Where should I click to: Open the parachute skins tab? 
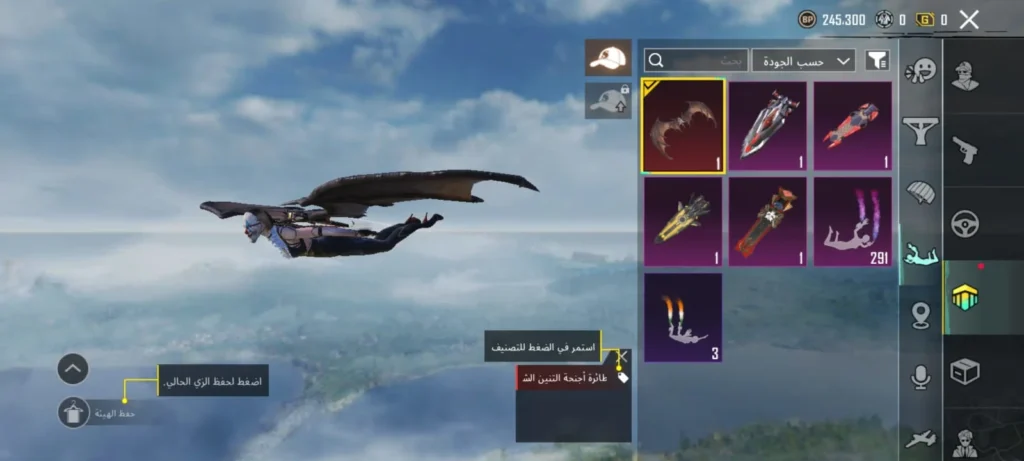coord(920,192)
